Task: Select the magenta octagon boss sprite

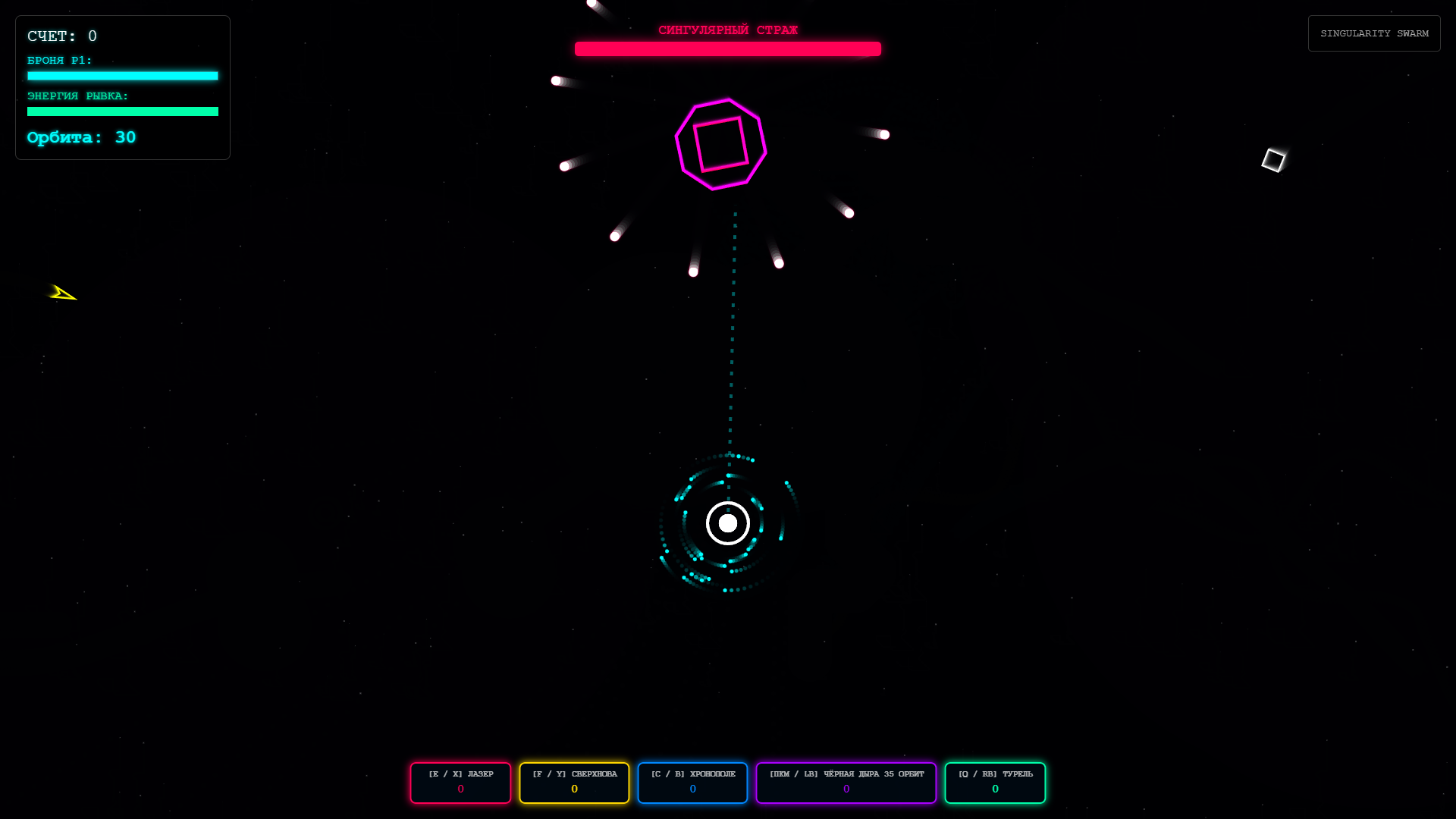Action: pos(719,144)
